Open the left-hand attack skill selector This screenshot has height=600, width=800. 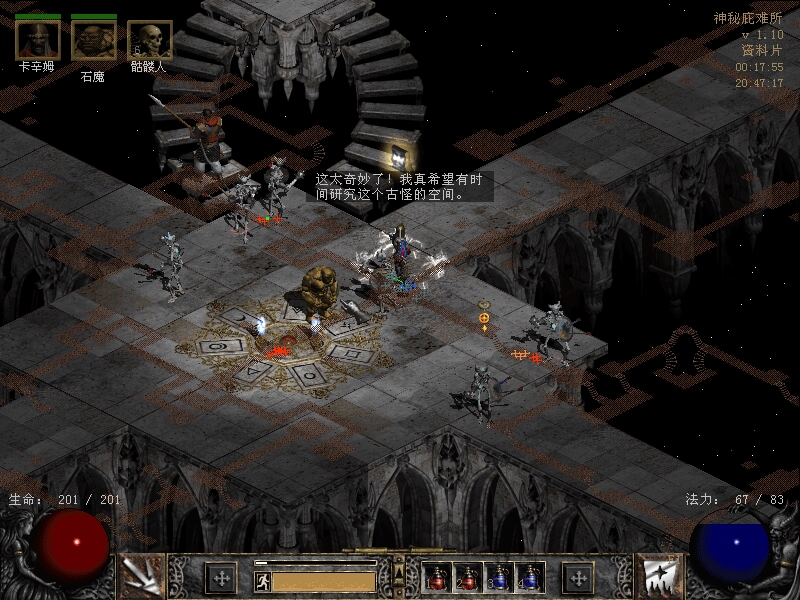[141, 576]
